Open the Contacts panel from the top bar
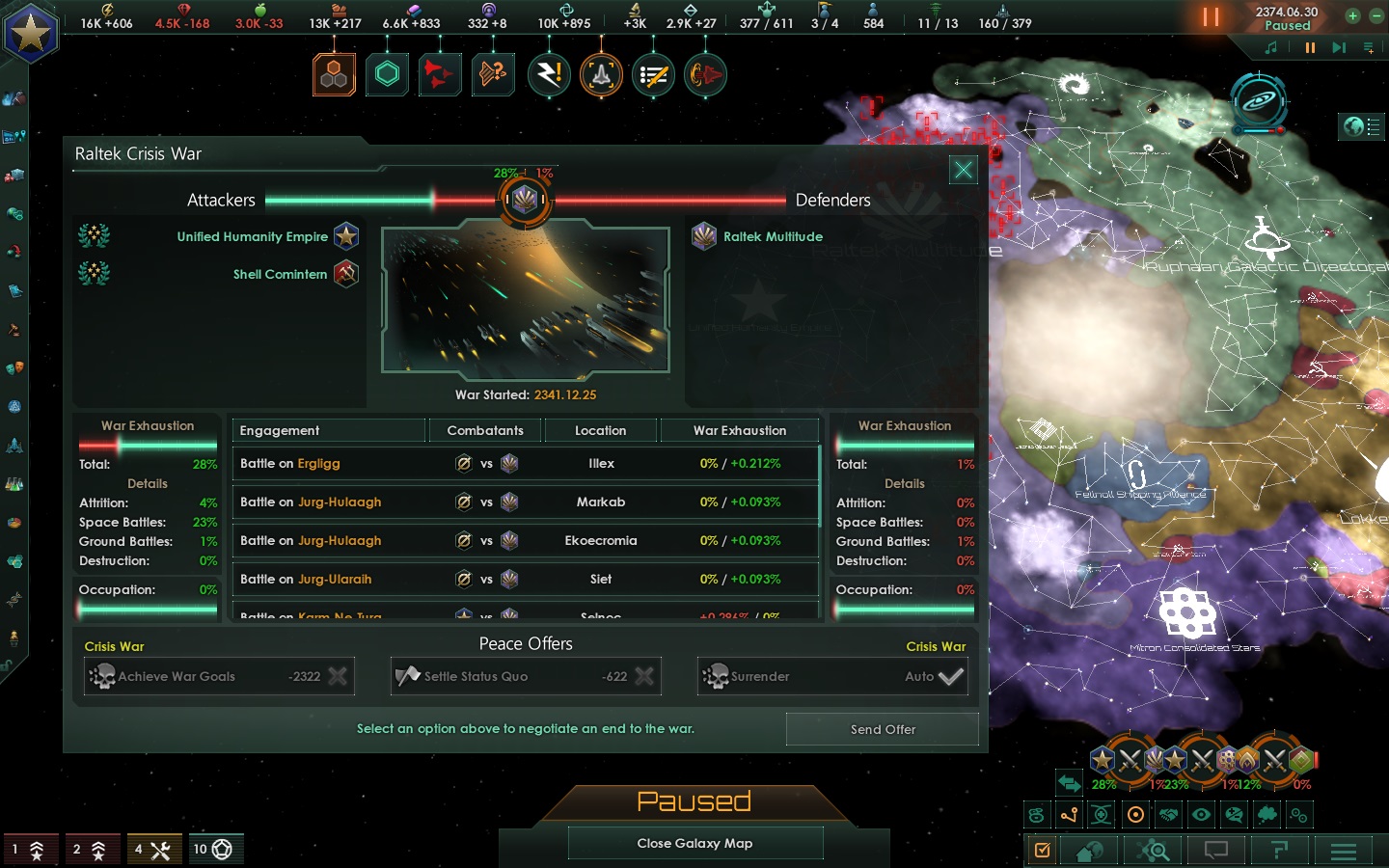1389x868 pixels. click(x=705, y=74)
